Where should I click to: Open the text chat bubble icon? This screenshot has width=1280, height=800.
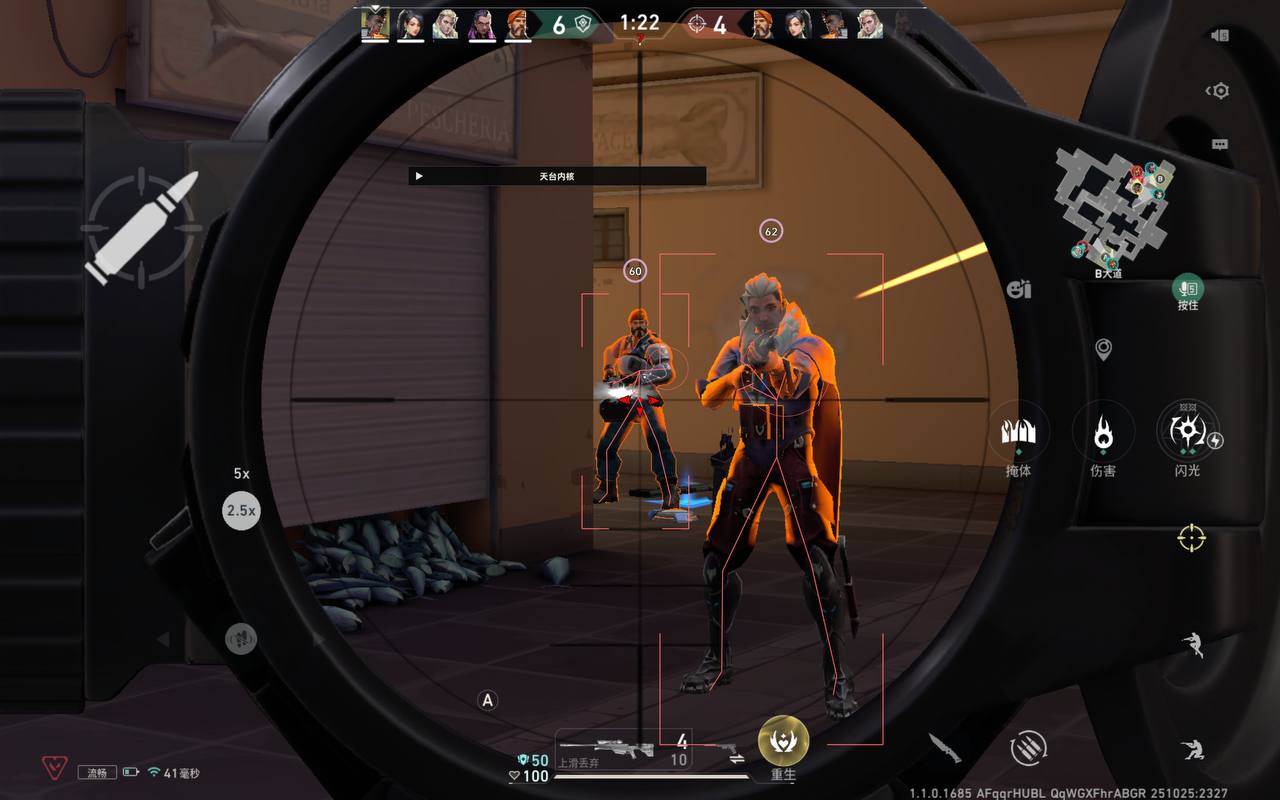1219,144
